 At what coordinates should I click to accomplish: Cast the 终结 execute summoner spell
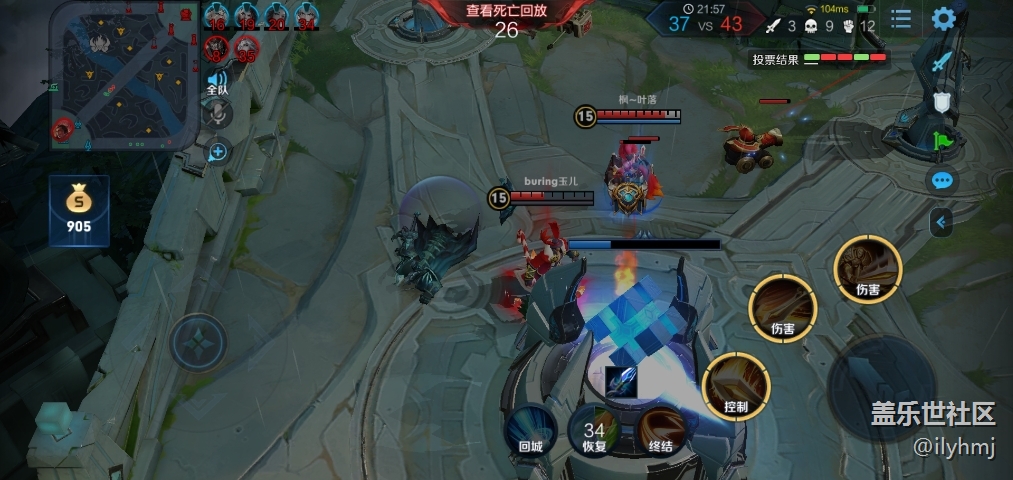click(x=660, y=429)
